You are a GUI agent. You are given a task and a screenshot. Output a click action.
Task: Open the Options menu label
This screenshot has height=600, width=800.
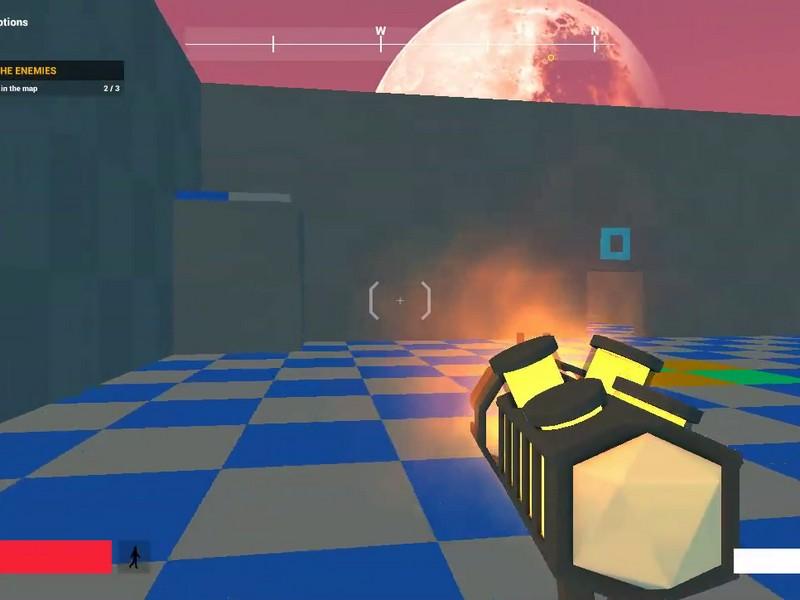(14, 22)
